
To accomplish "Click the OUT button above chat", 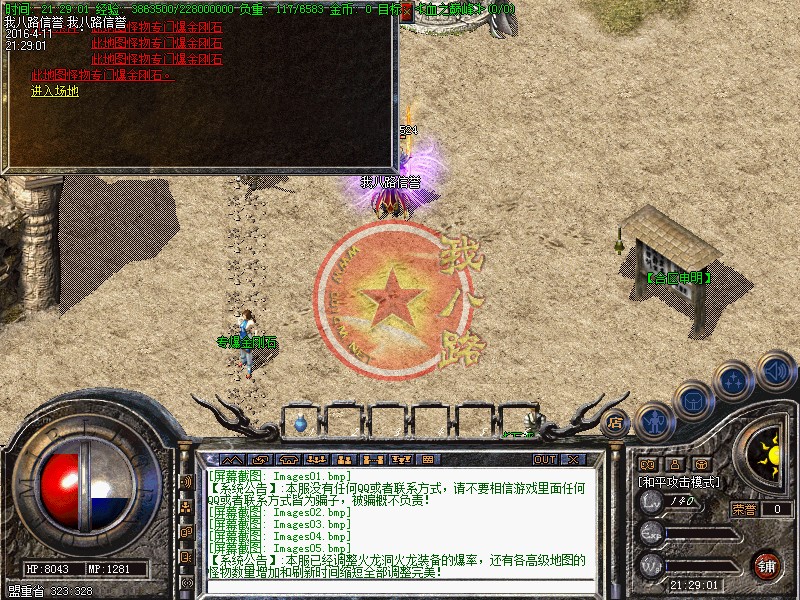I will pos(545,460).
